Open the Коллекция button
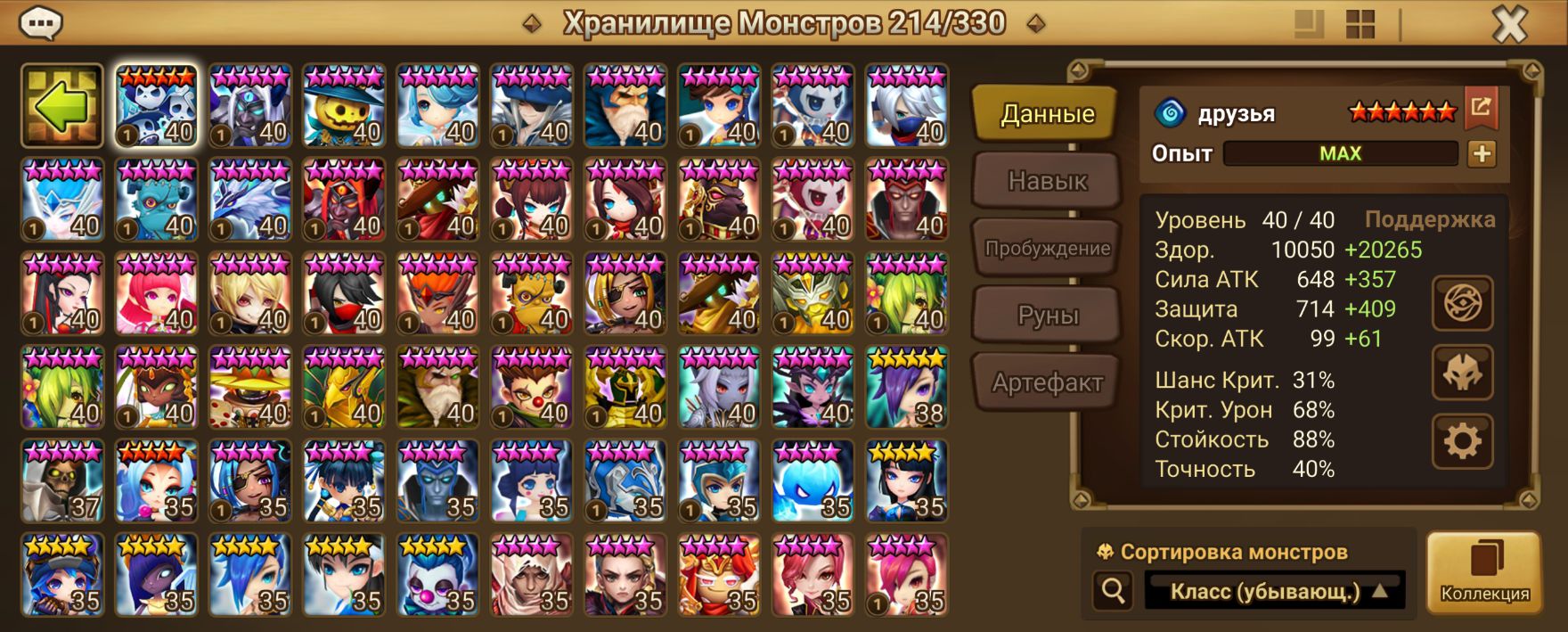Viewport: 1568px width, 632px height. pyautogui.click(x=1484, y=573)
